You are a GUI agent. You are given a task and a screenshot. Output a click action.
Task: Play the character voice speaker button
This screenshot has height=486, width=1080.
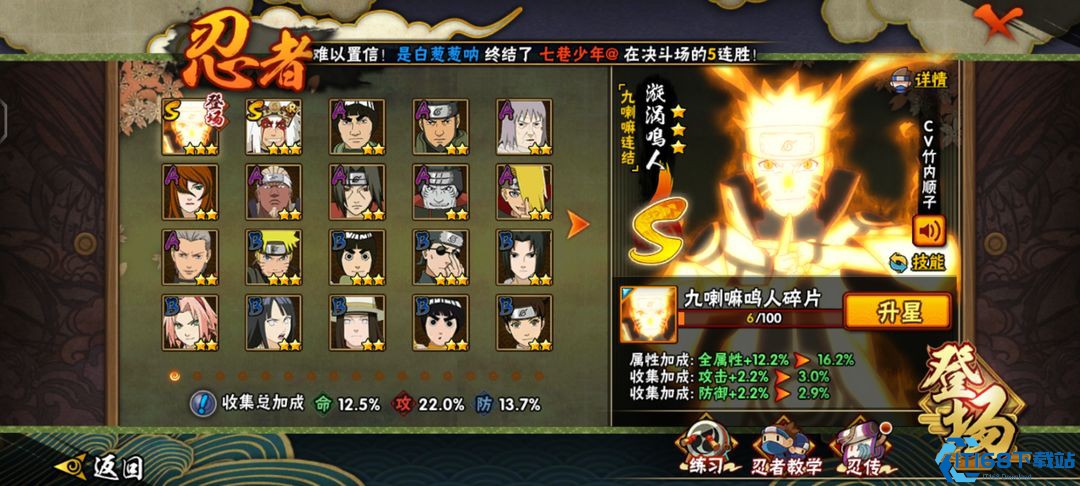coord(929,229)
